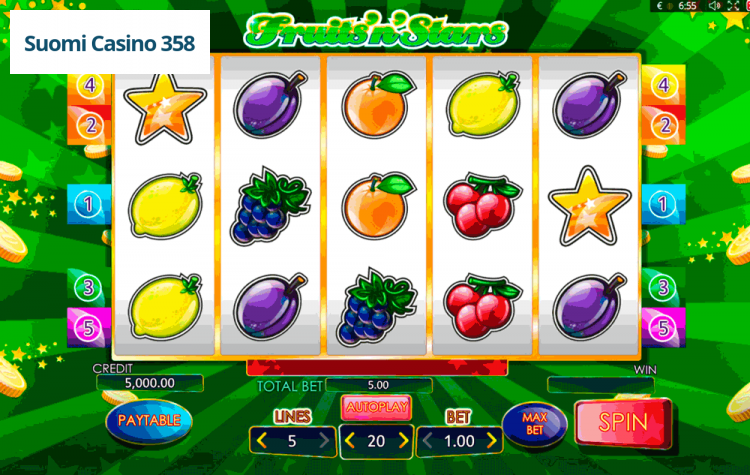Screen dimensions: 750x475
Task: Toggle the sound speaker icon
Action: pos(715,6)
